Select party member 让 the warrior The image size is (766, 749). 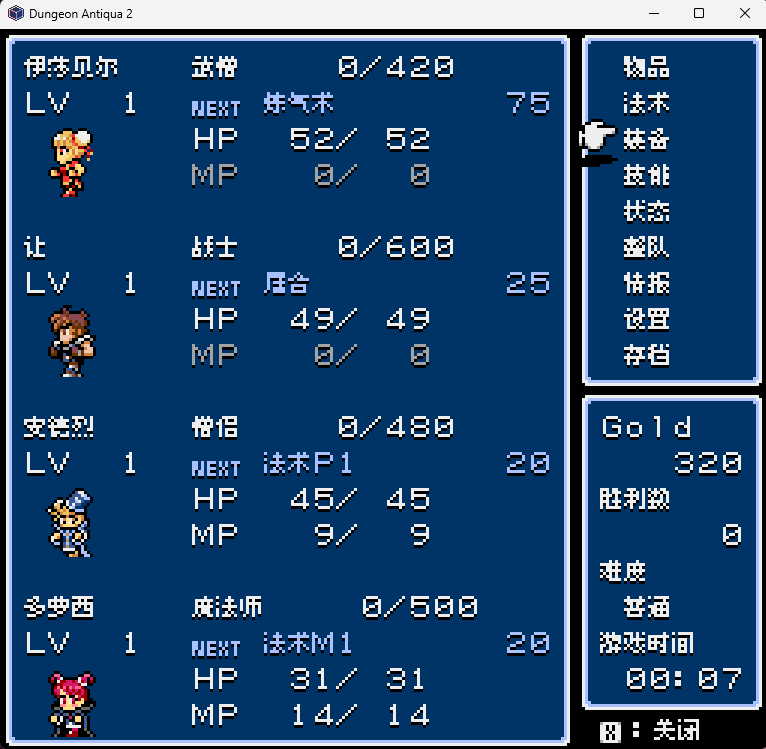point(71,340)
